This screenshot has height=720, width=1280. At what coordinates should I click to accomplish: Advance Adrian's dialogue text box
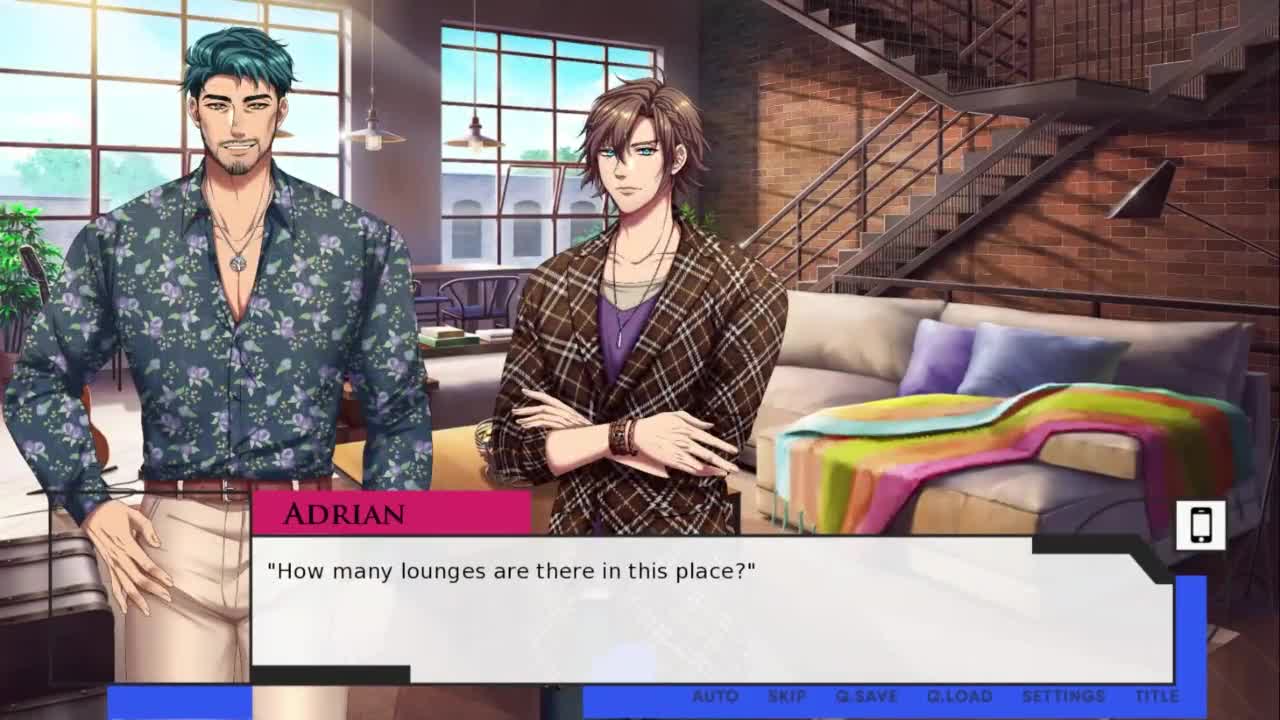point(710,610)
